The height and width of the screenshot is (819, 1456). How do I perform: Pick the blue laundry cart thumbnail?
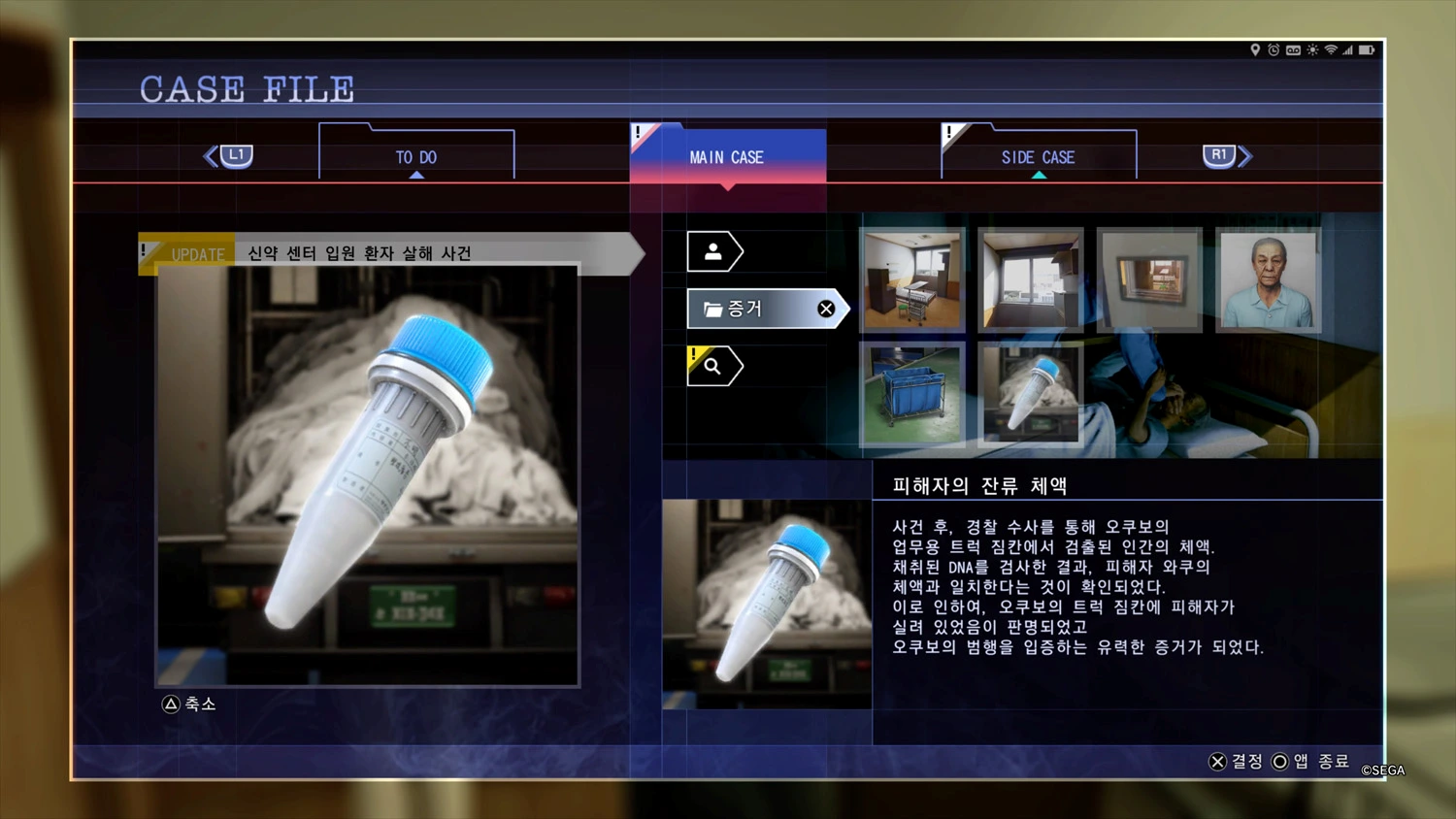coord(912,393)
